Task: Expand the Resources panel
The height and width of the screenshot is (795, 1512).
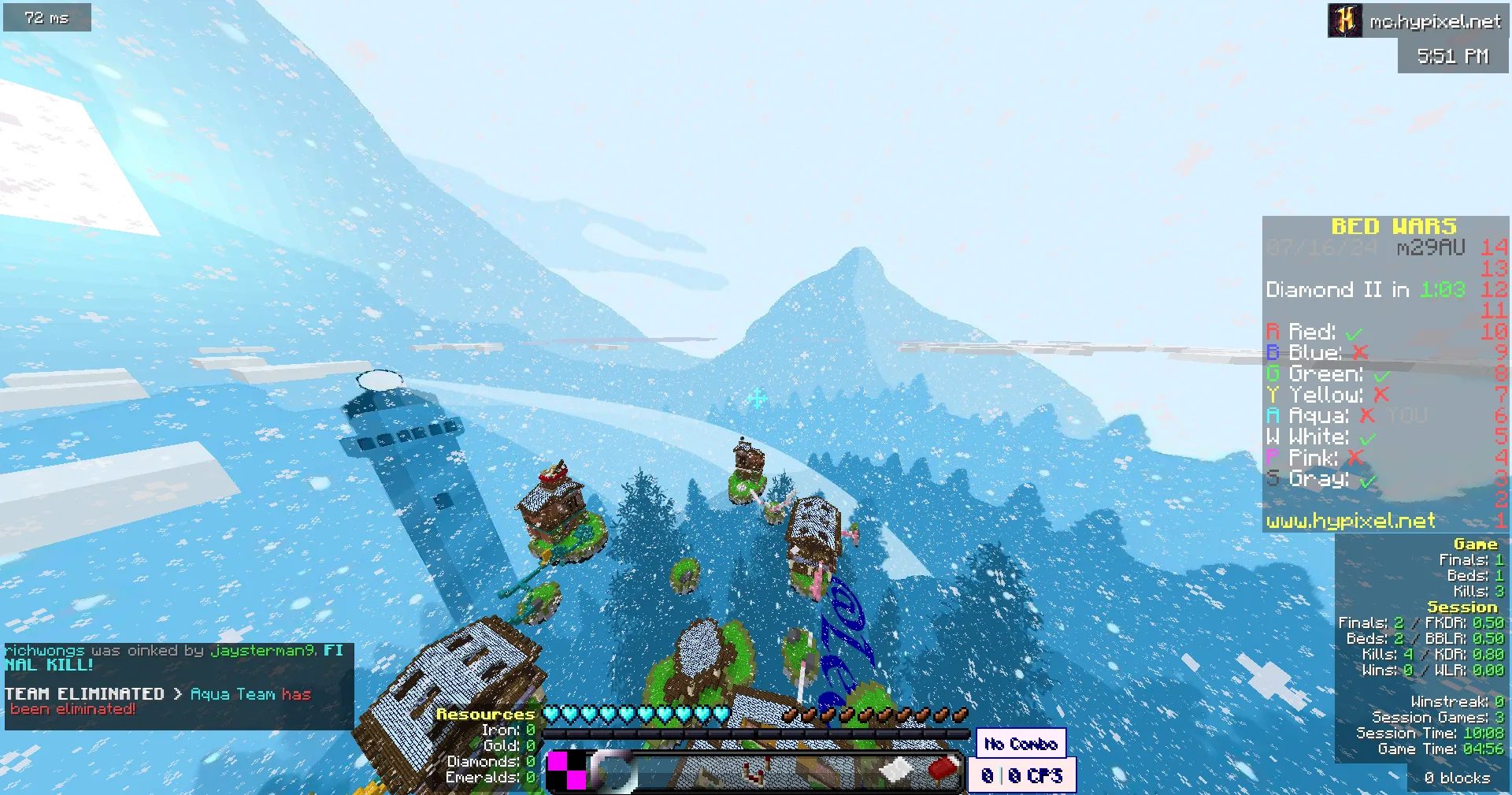Action: (486, 715)
